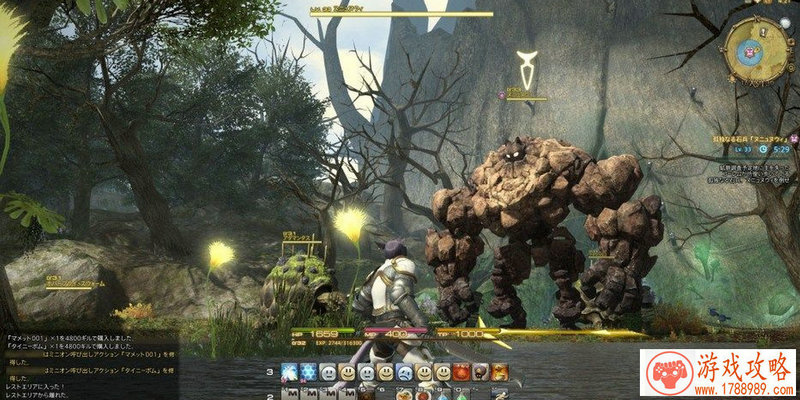Screen dimensions: 800x400
Task: Click the orange icon ending hotbar 3
Action: pyautogui.click(x=499, y=373)
